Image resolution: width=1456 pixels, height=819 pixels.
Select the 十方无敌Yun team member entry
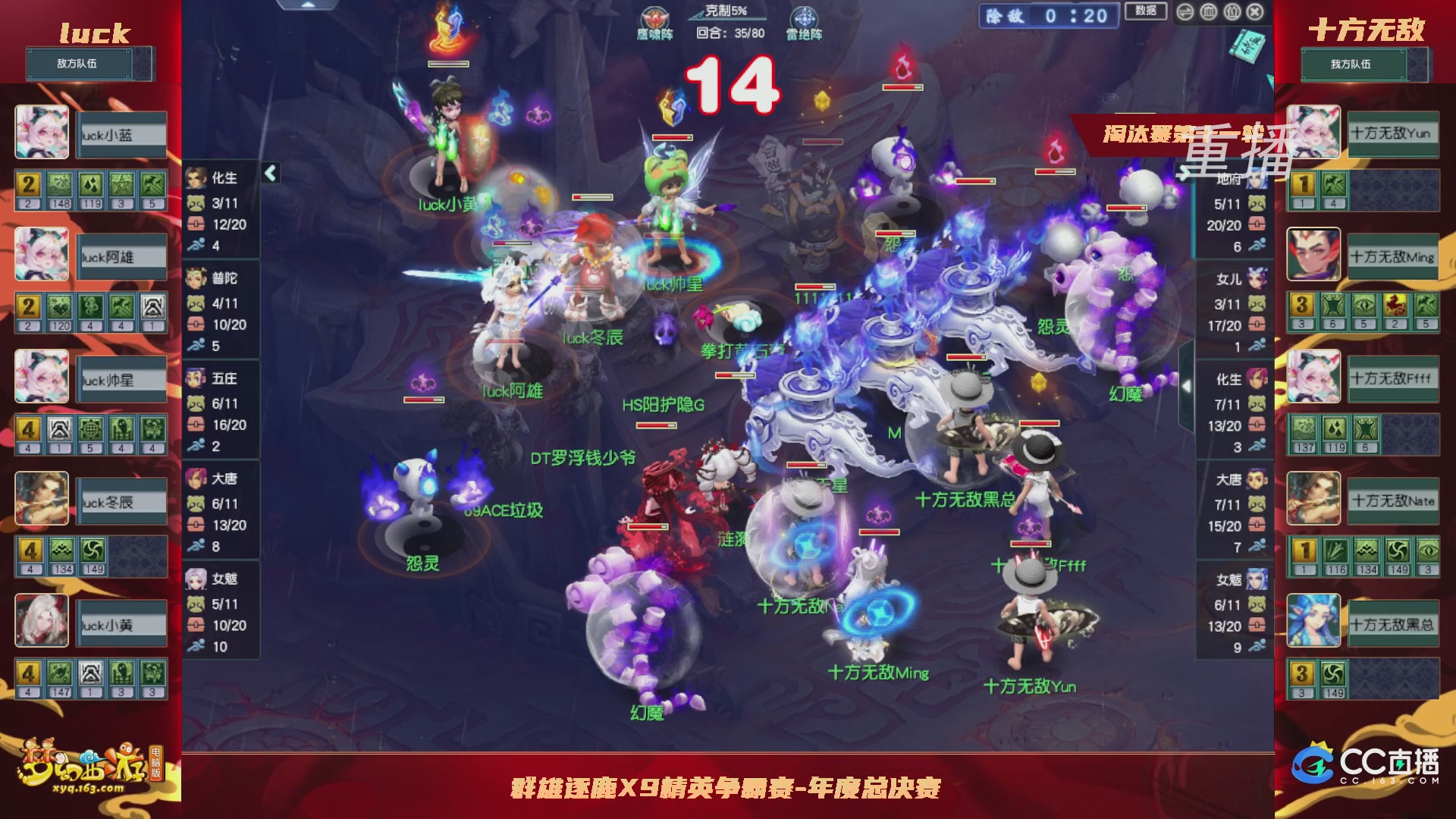coord(1394,133)
